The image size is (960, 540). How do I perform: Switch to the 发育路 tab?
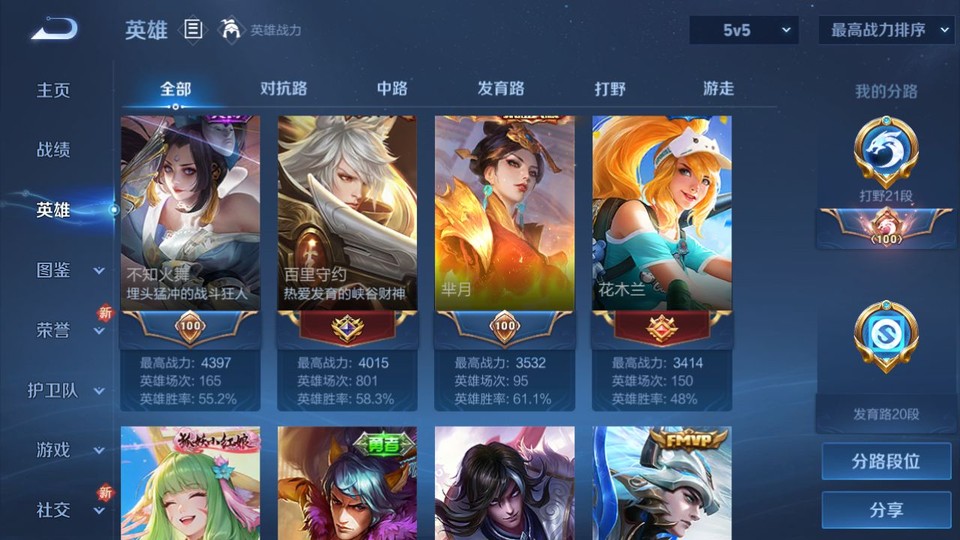[501, 89]
